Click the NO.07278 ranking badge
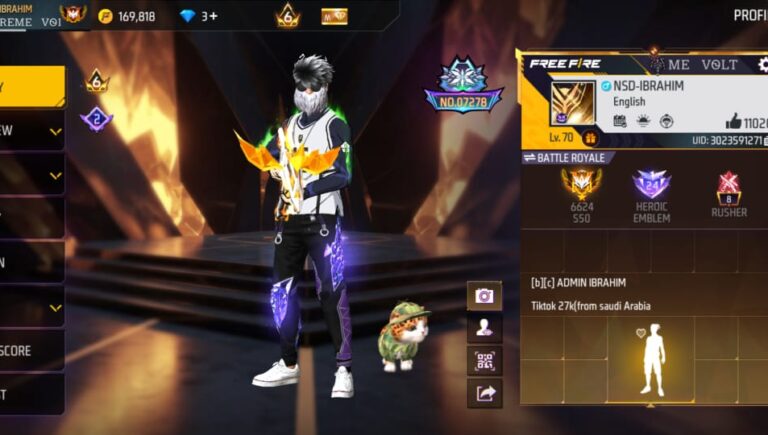 tap(463, 84)
